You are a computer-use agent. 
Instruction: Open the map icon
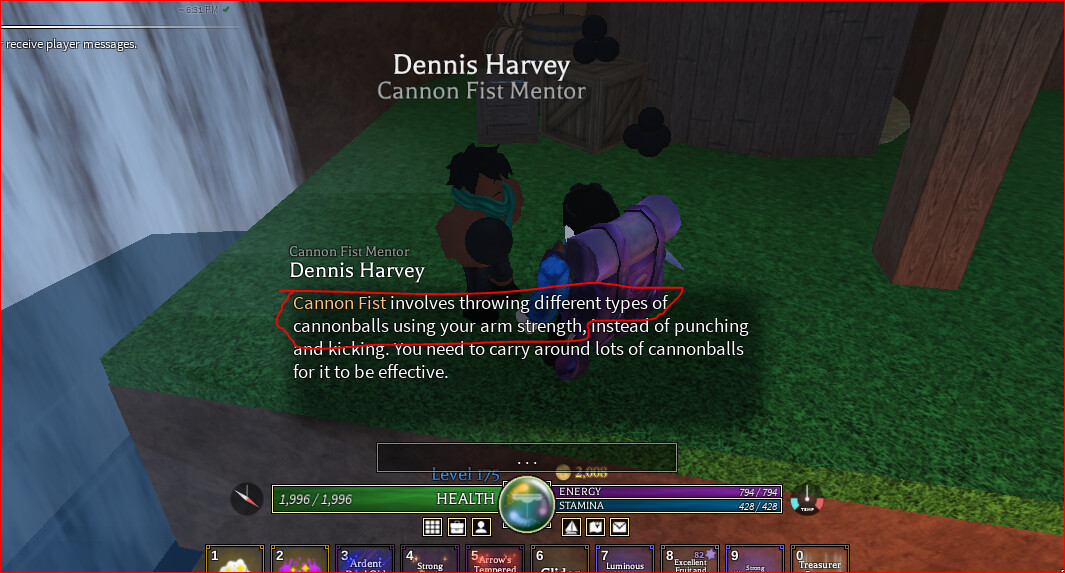(595, 526)
